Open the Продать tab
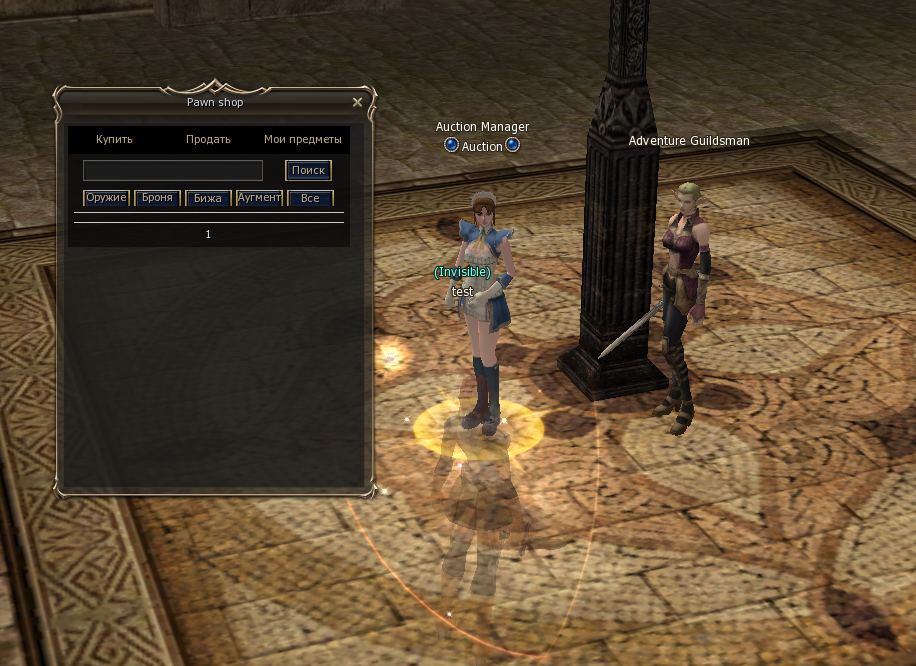The width and height of the screenshot is (916, 666). [208, 139]
